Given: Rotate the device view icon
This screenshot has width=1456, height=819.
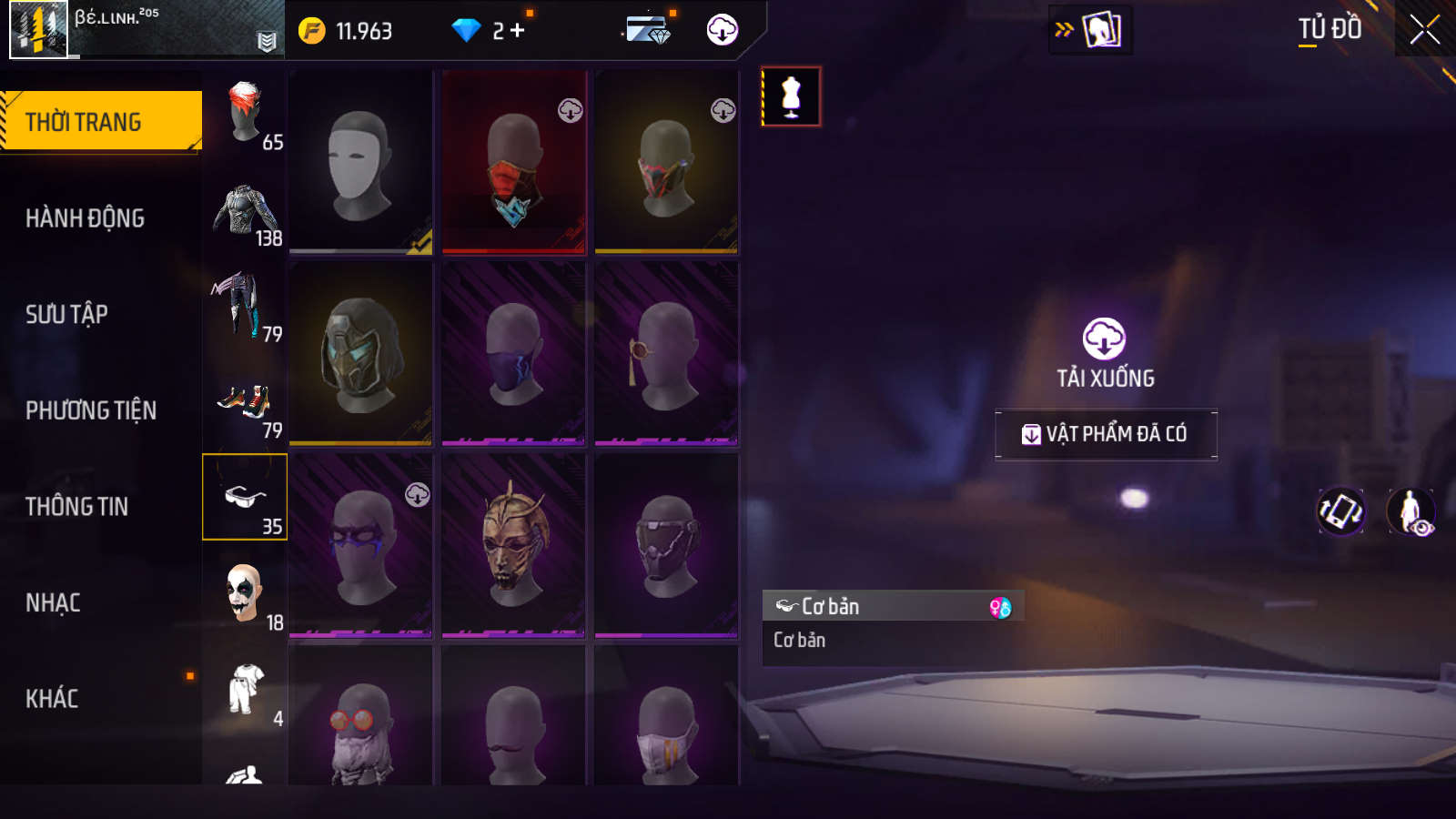Looking at the screenshot, I should pyautogui.click(x=1340, y=511).
